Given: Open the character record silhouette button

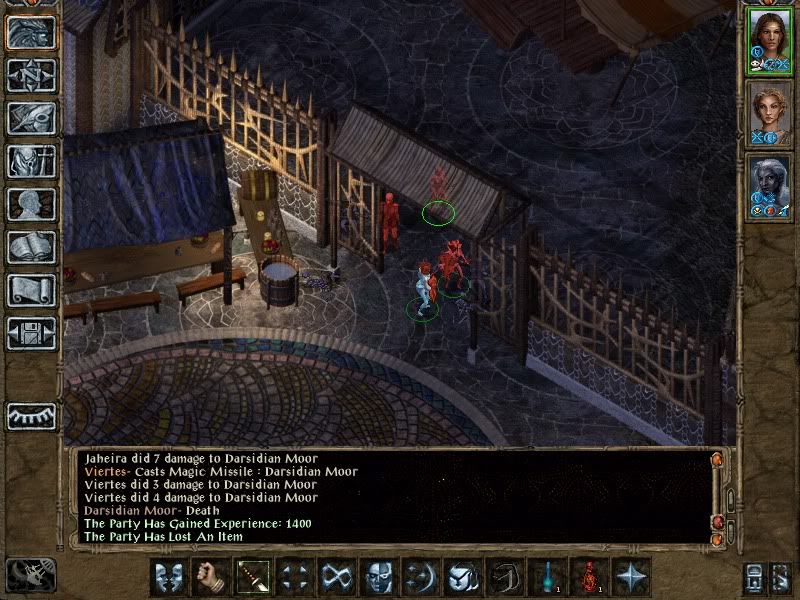Looking at the screenshot, I should pyautogui.click(x=31, y=204).
